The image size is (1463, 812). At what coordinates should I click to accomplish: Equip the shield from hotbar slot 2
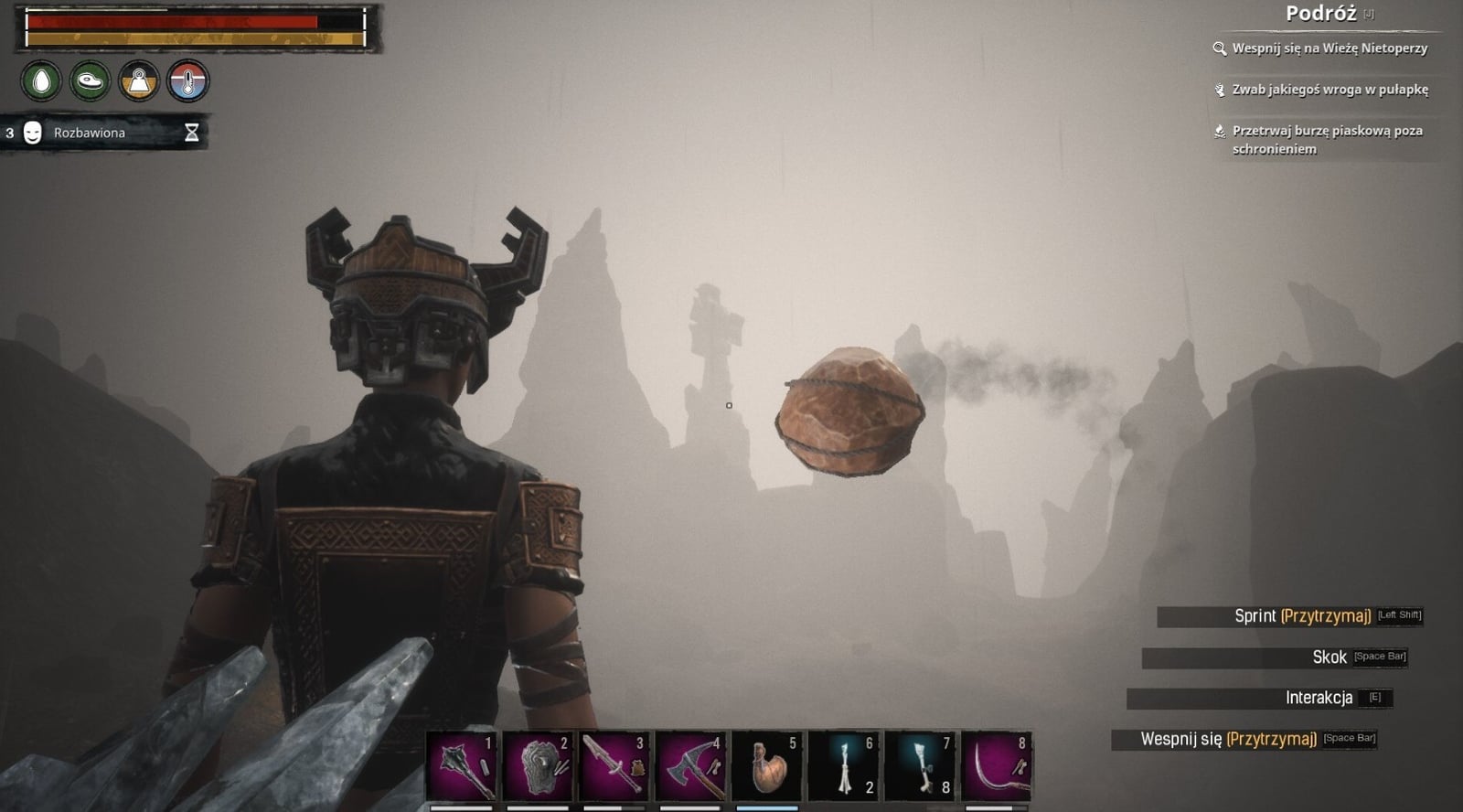[x=539, y=766]
